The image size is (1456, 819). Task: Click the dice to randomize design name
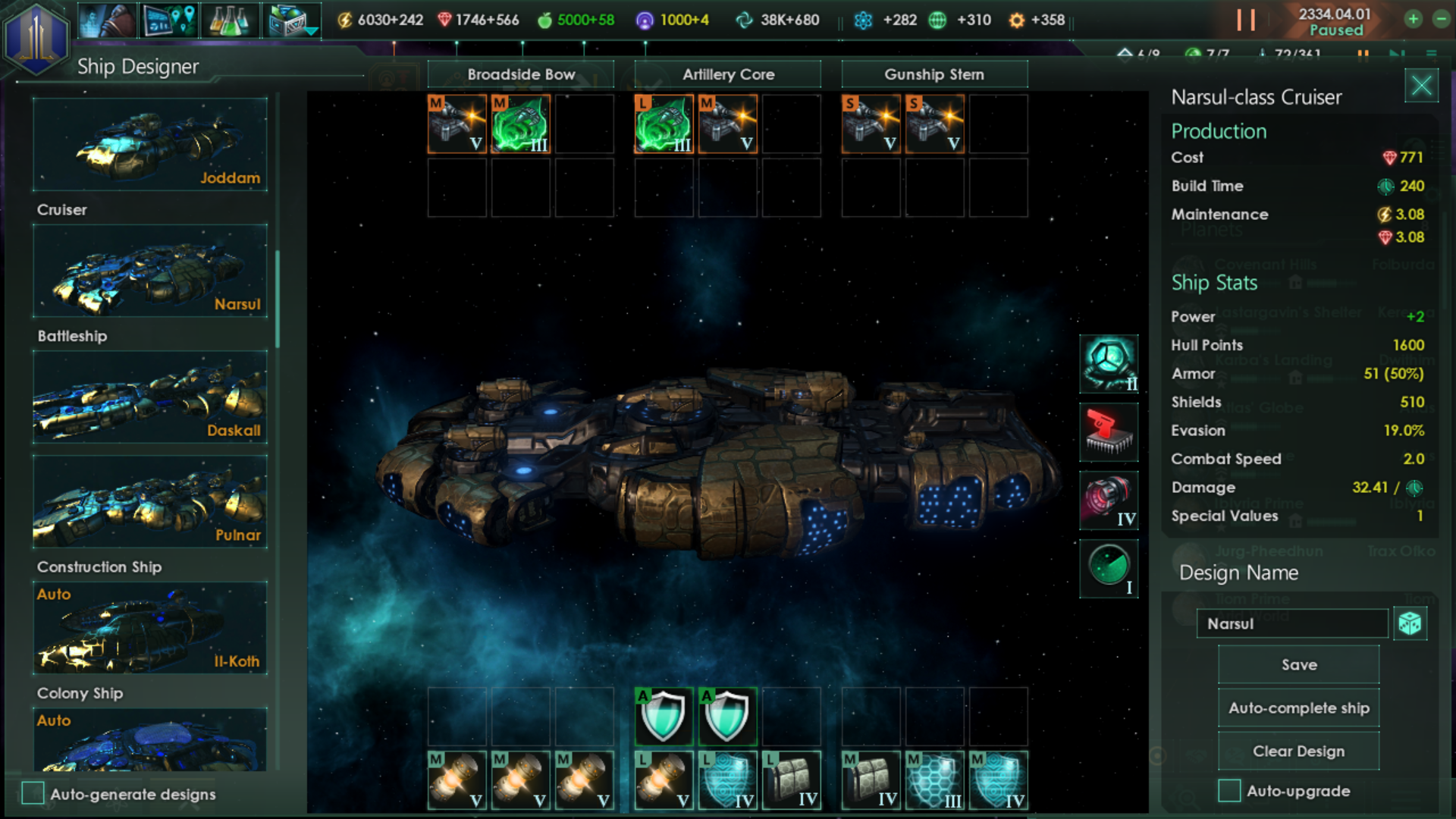point(1410,623)
